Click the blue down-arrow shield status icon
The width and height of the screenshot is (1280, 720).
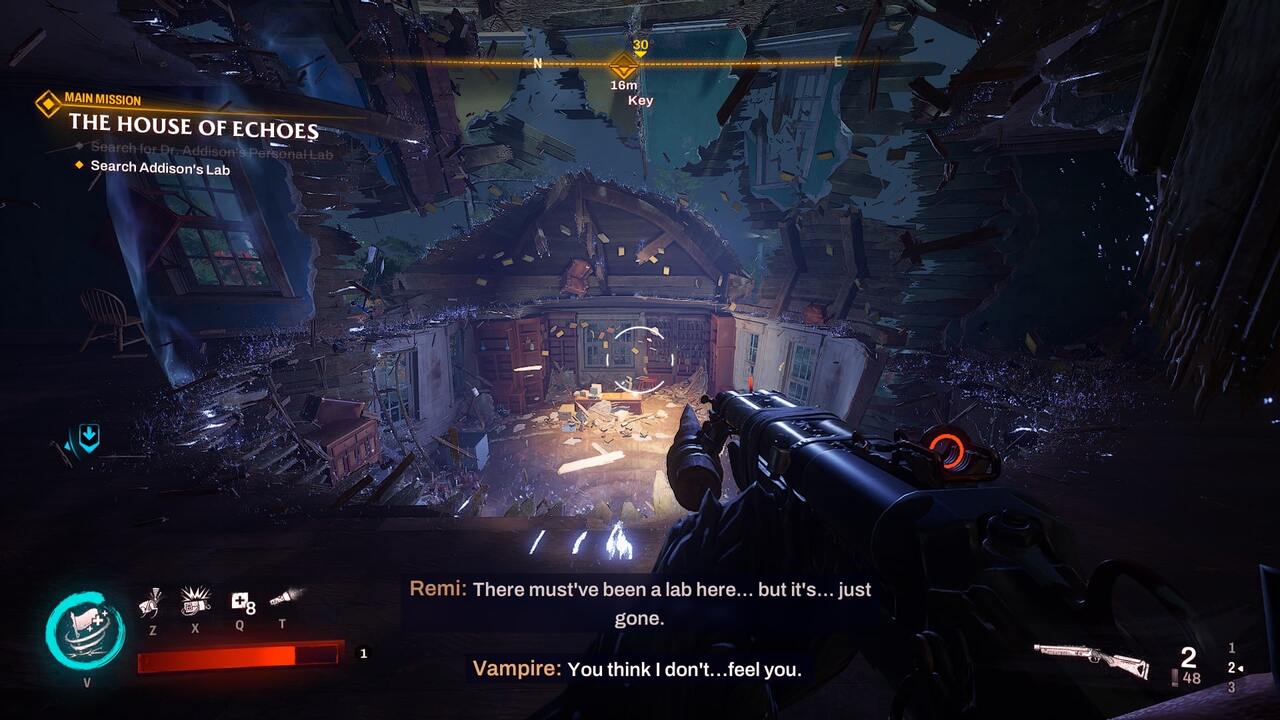(89, 437)
